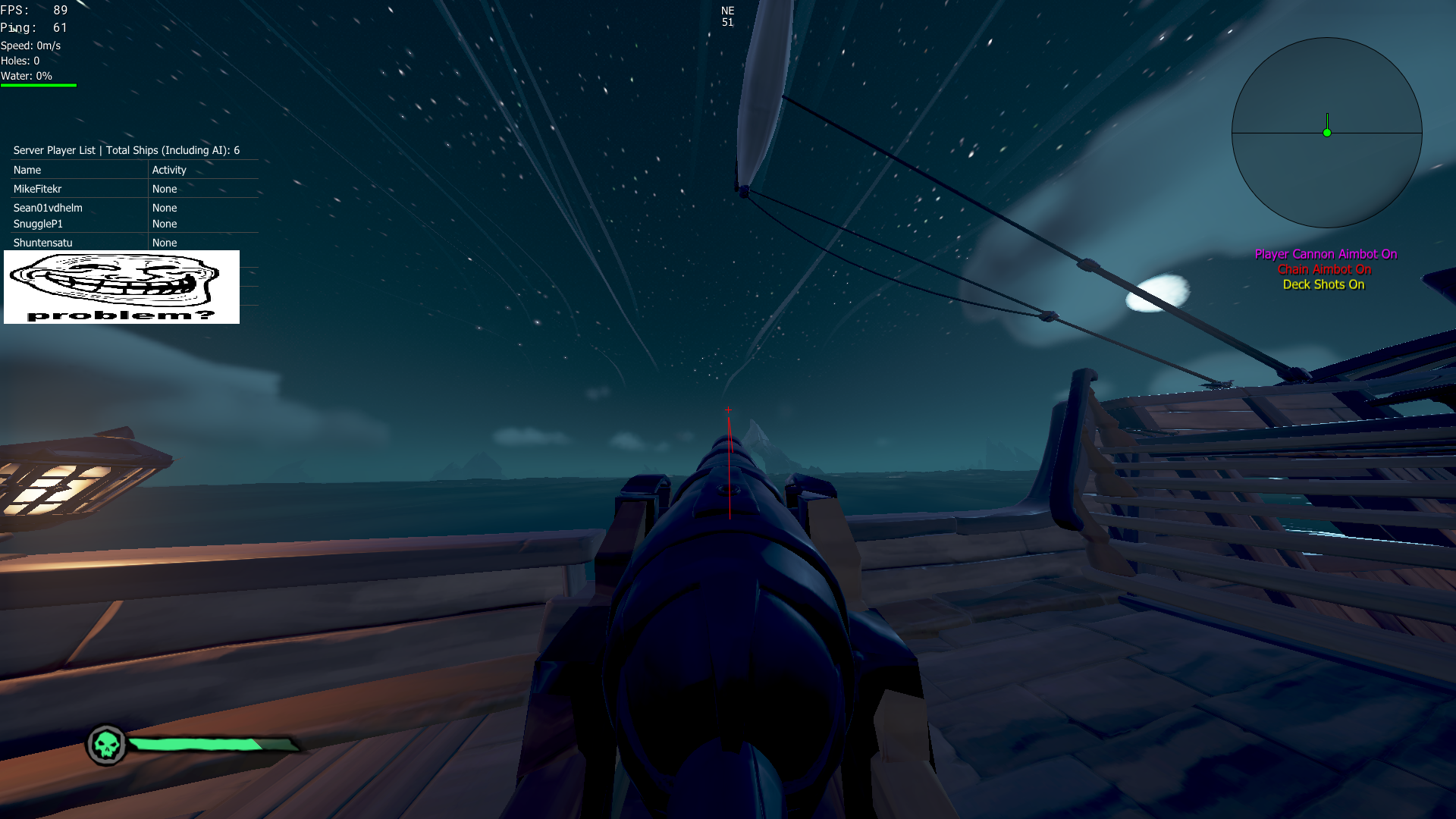The height and width of the screenshot is (819, 1456).
Task: Click the NE 51 compass heading indicator
Action: [727, 17]
